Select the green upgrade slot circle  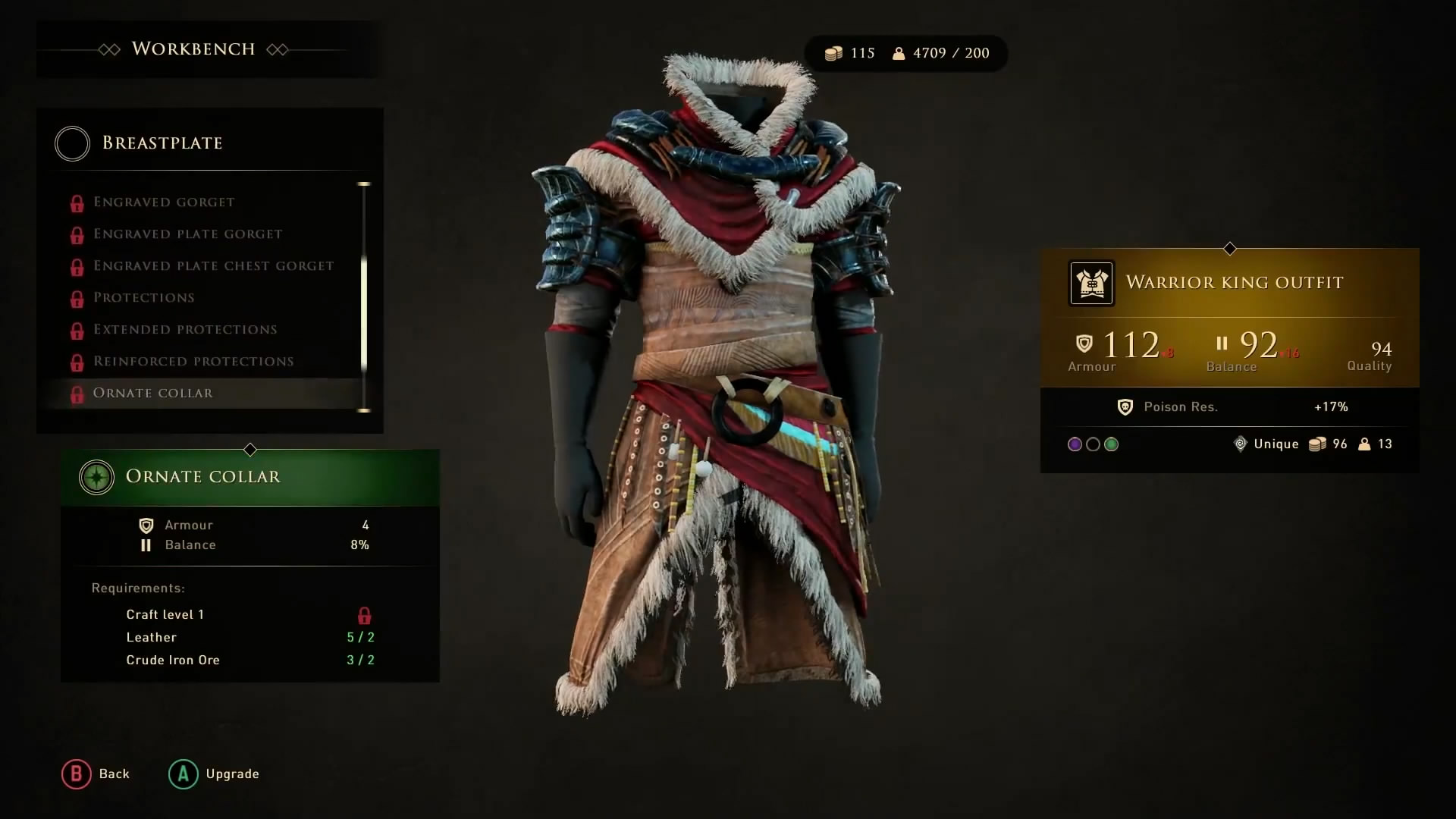pyautogui.click(x=1112, y=444)
